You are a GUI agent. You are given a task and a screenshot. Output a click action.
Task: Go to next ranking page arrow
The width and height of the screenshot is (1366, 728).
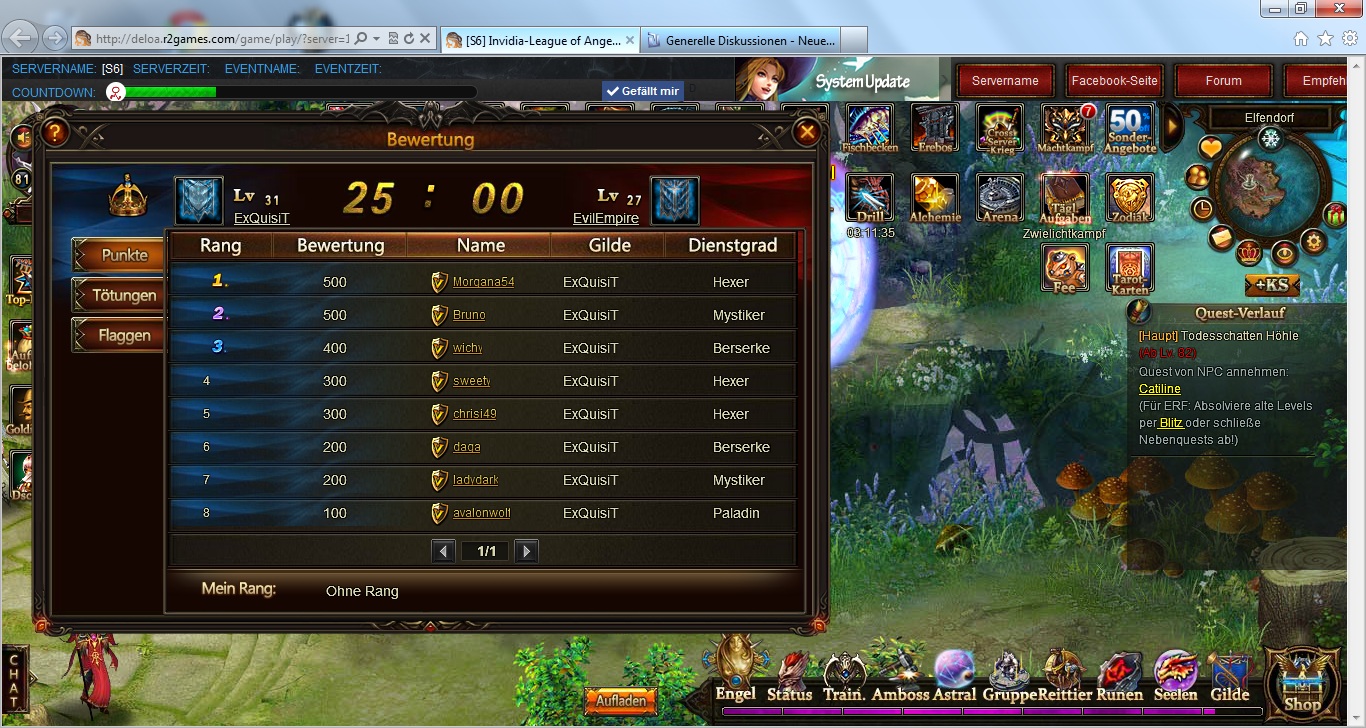point(526,551)
